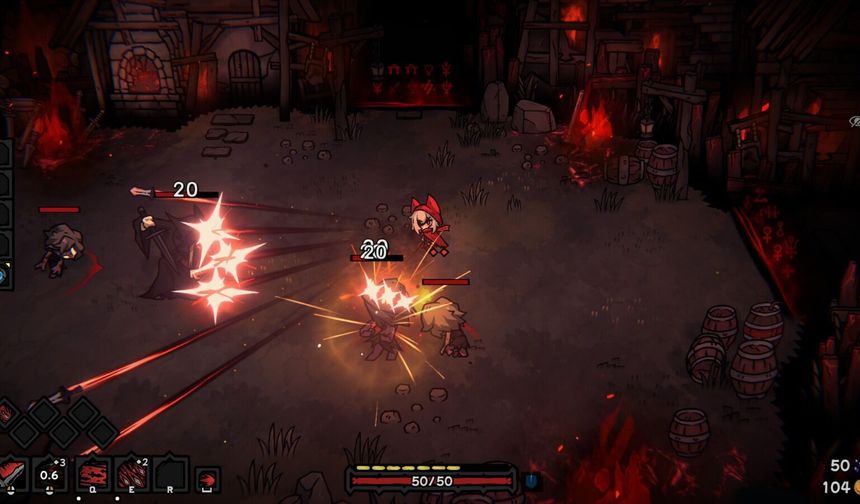860x504 pixels.
Task: Click the blue shield icon beside health bar
Action: coord(530,481)
